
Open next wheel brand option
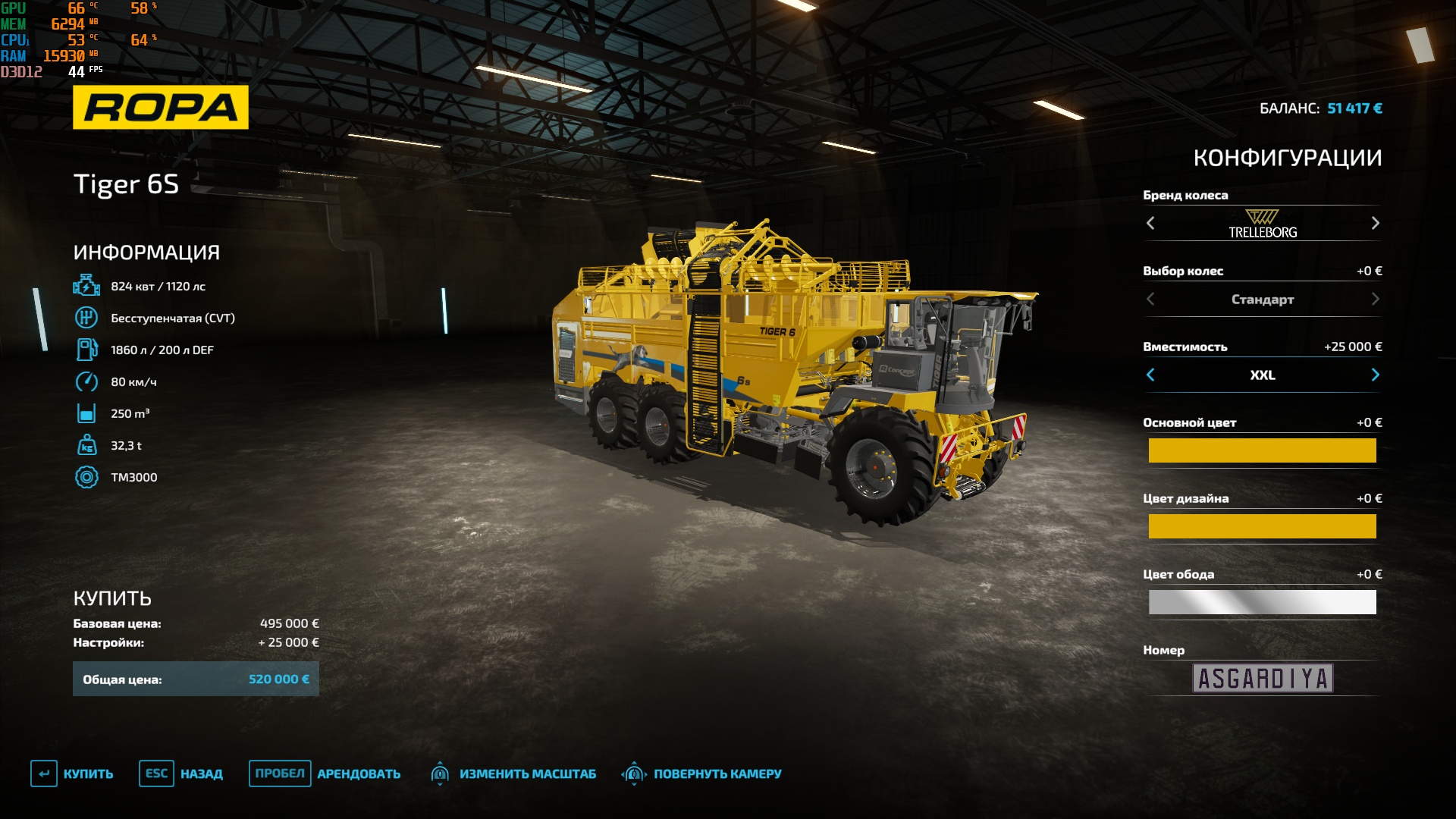1374,224
